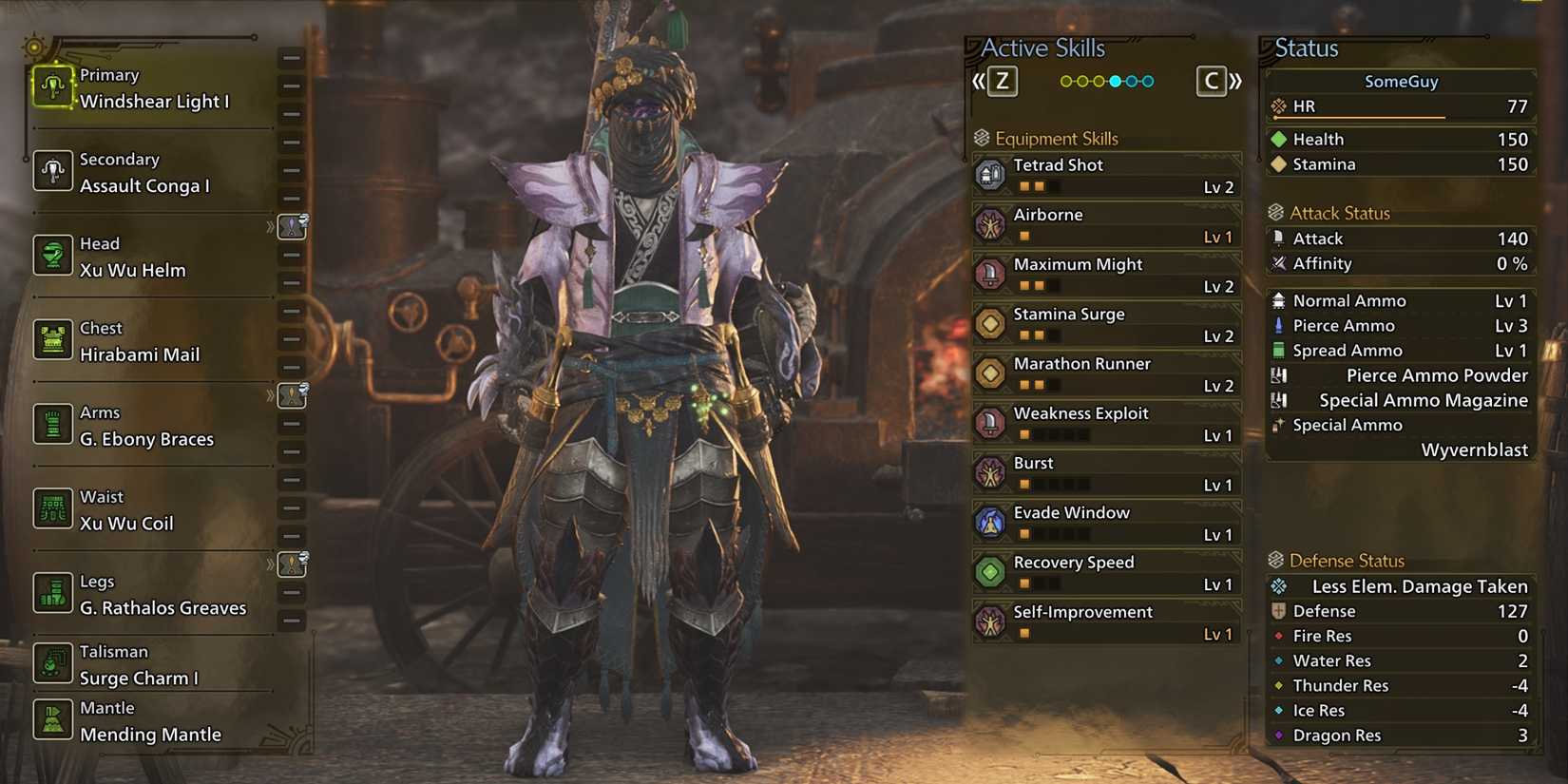Click the Evade Window skill icon
The height and width of the screenshot is (784, 1568).
pos(991,522)
